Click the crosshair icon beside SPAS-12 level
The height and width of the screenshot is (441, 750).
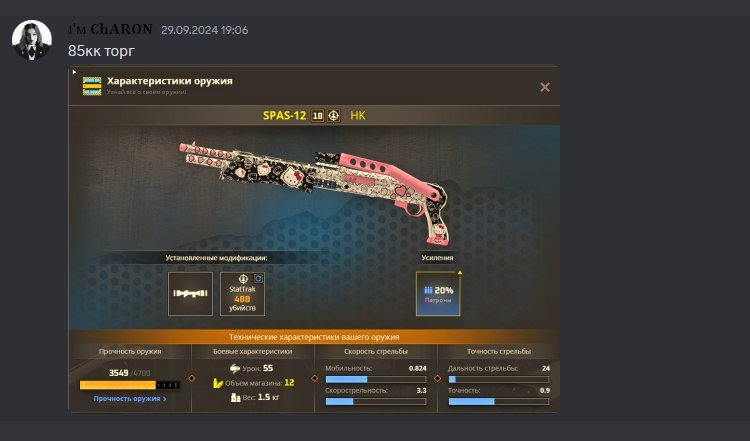point(334,116)
